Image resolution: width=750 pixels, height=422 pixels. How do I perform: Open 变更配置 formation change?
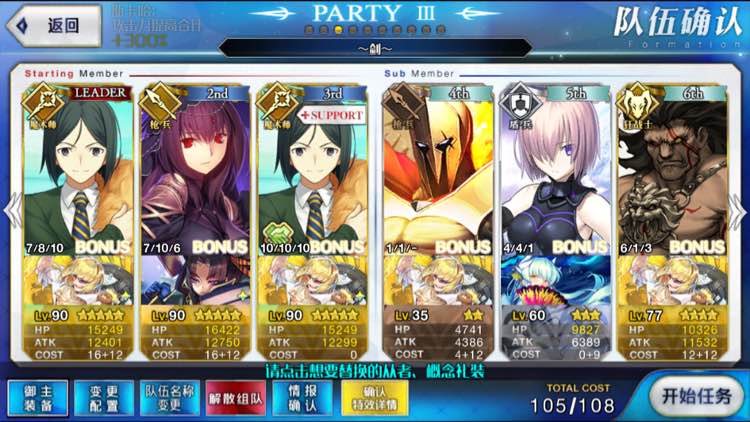pyautogui.click(x=98, y=396)
